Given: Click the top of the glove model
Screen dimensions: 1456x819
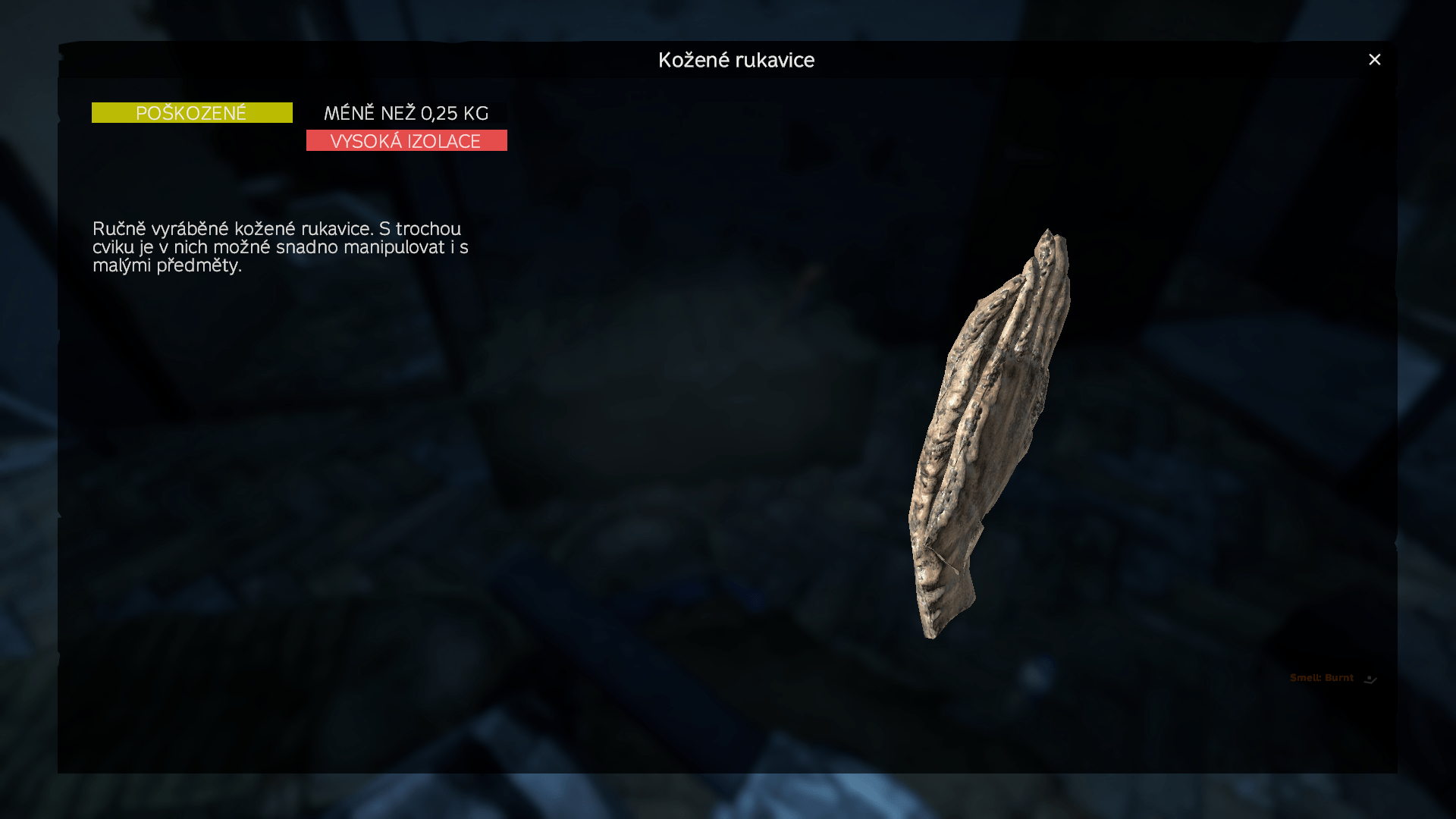Looking at the screenshot, I should pyautogui.click(x=1050, y=243).
